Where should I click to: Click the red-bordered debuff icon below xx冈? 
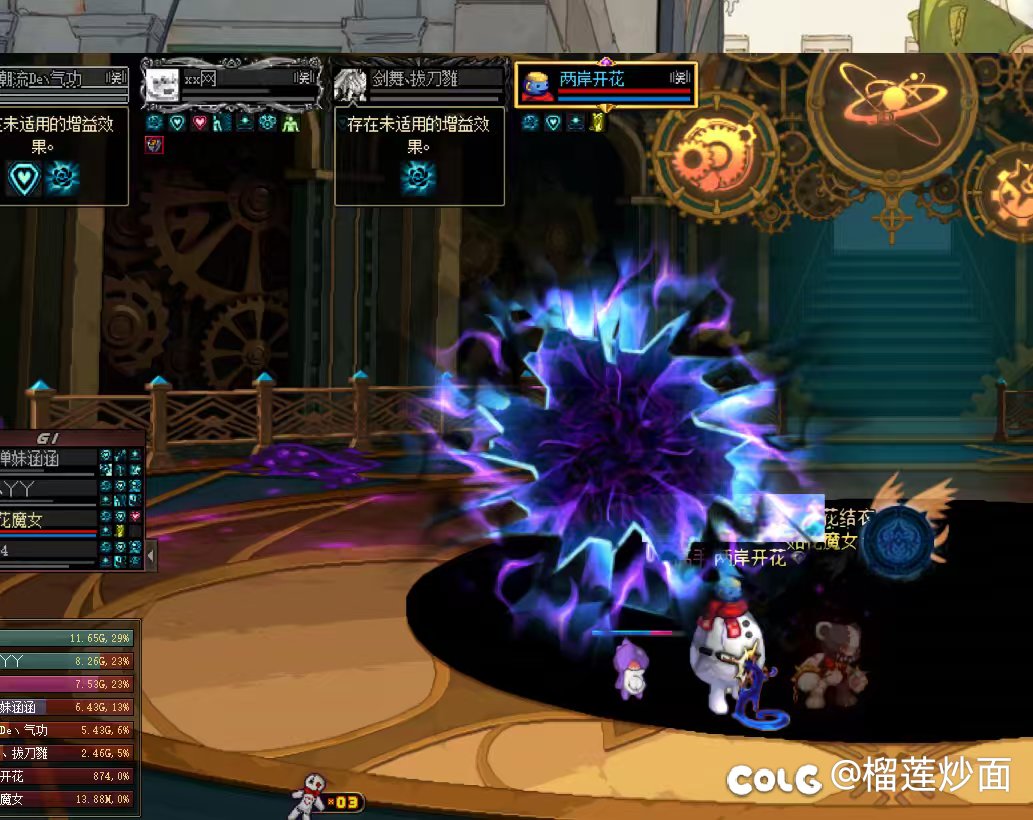pos(154,146)
